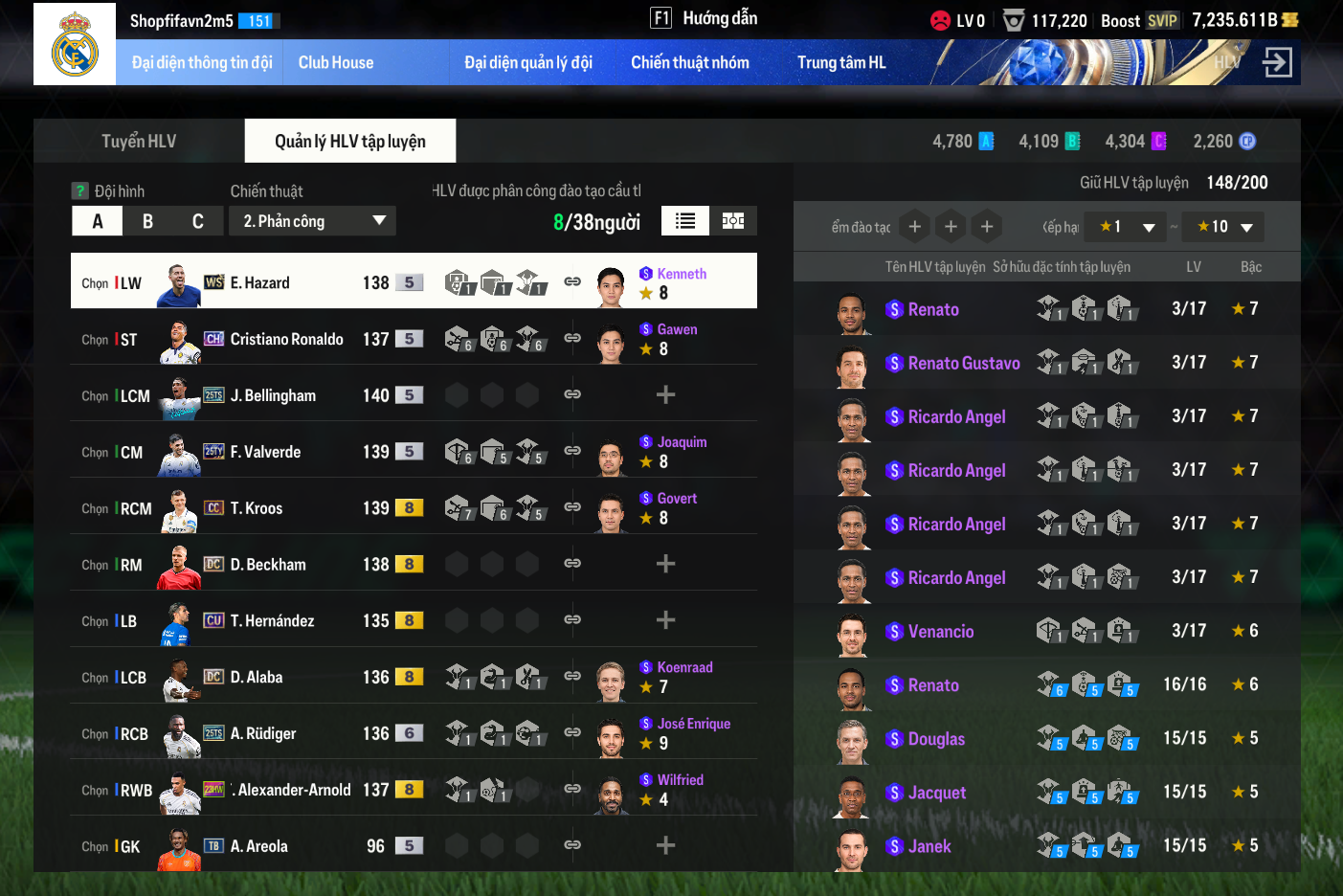Open the Phản công tactics dropdown
1343x896 pixels.
pos(312,221)
